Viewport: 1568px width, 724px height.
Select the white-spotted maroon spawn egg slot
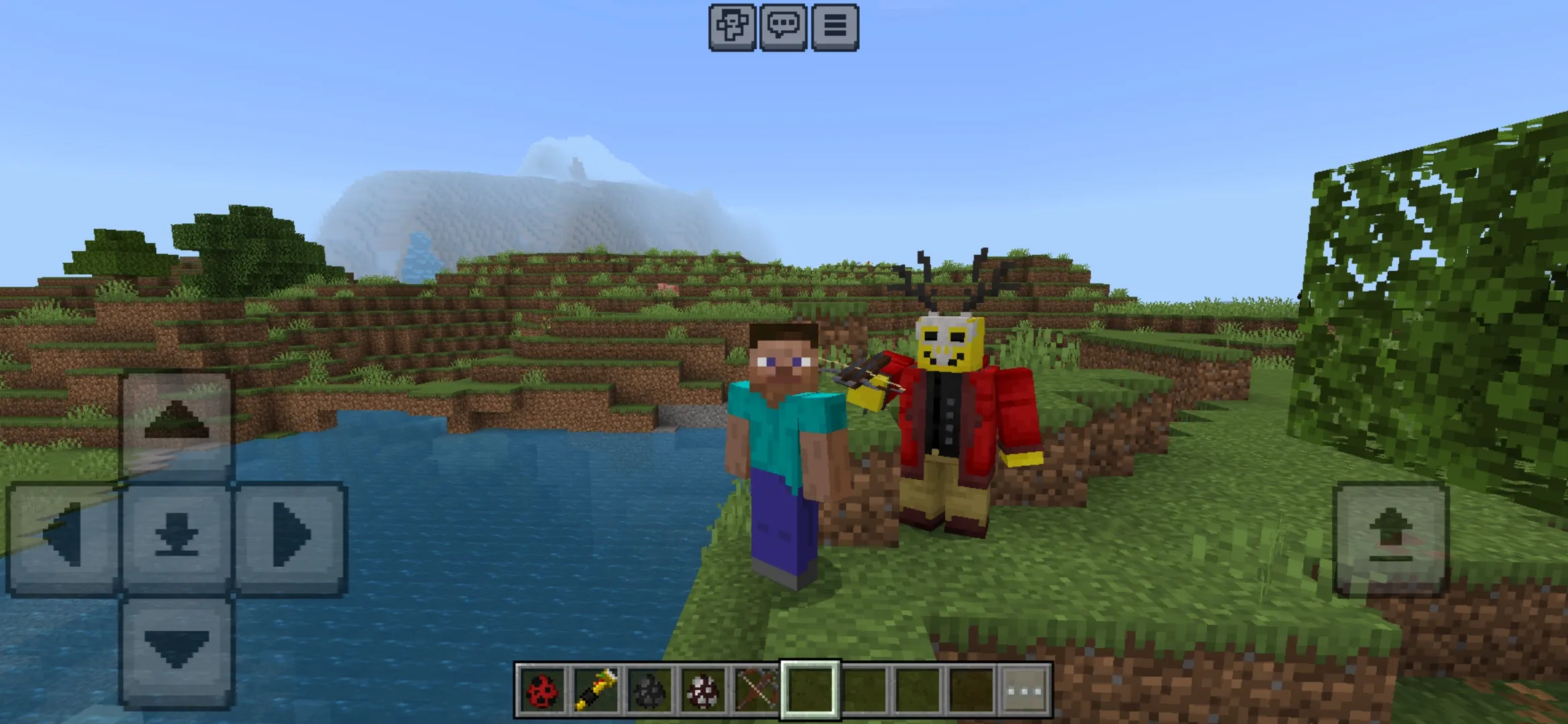pyautogui.click(x=702, y=689)
